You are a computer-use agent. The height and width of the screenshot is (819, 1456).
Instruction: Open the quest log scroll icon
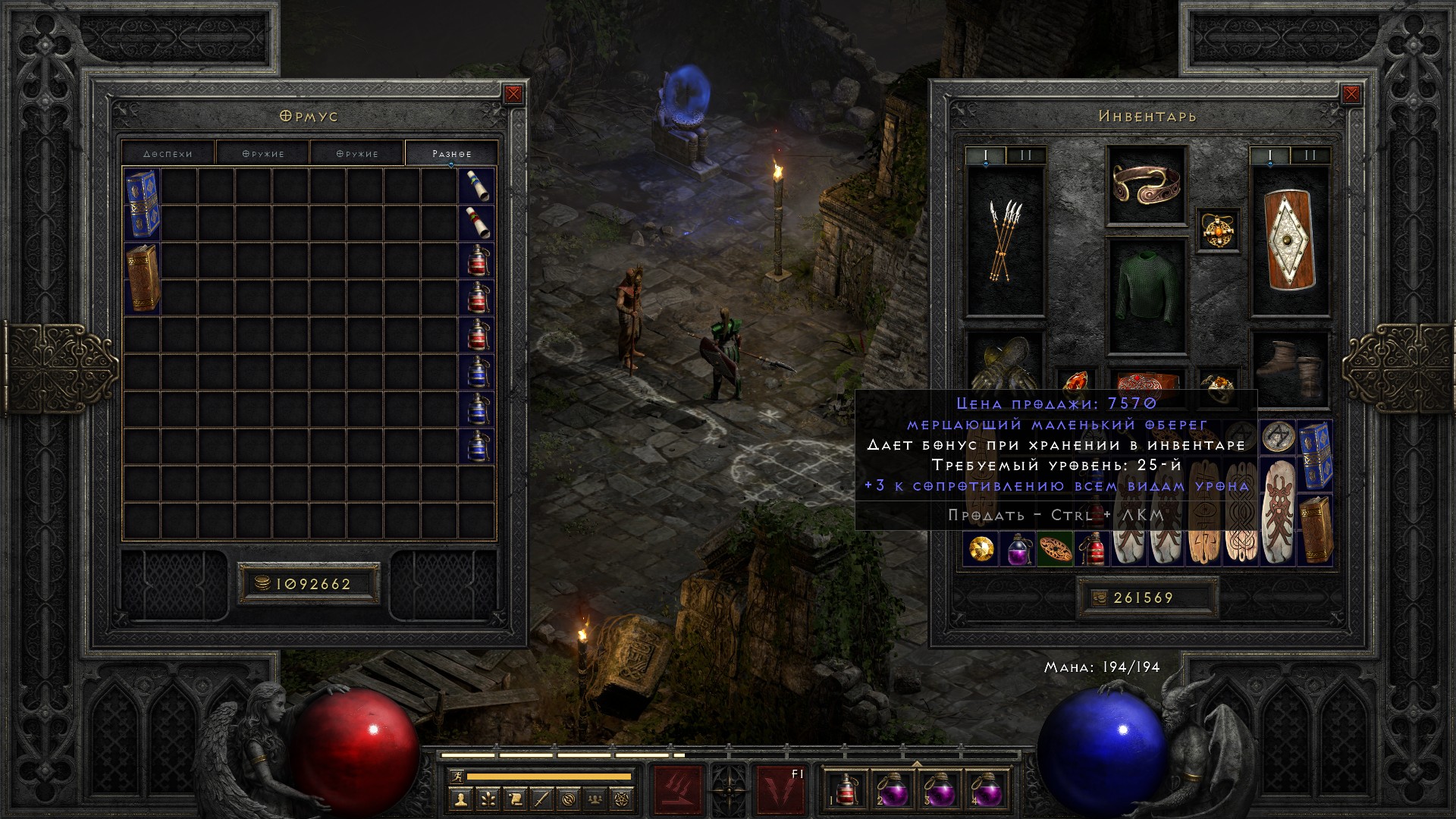pos(515,799)
